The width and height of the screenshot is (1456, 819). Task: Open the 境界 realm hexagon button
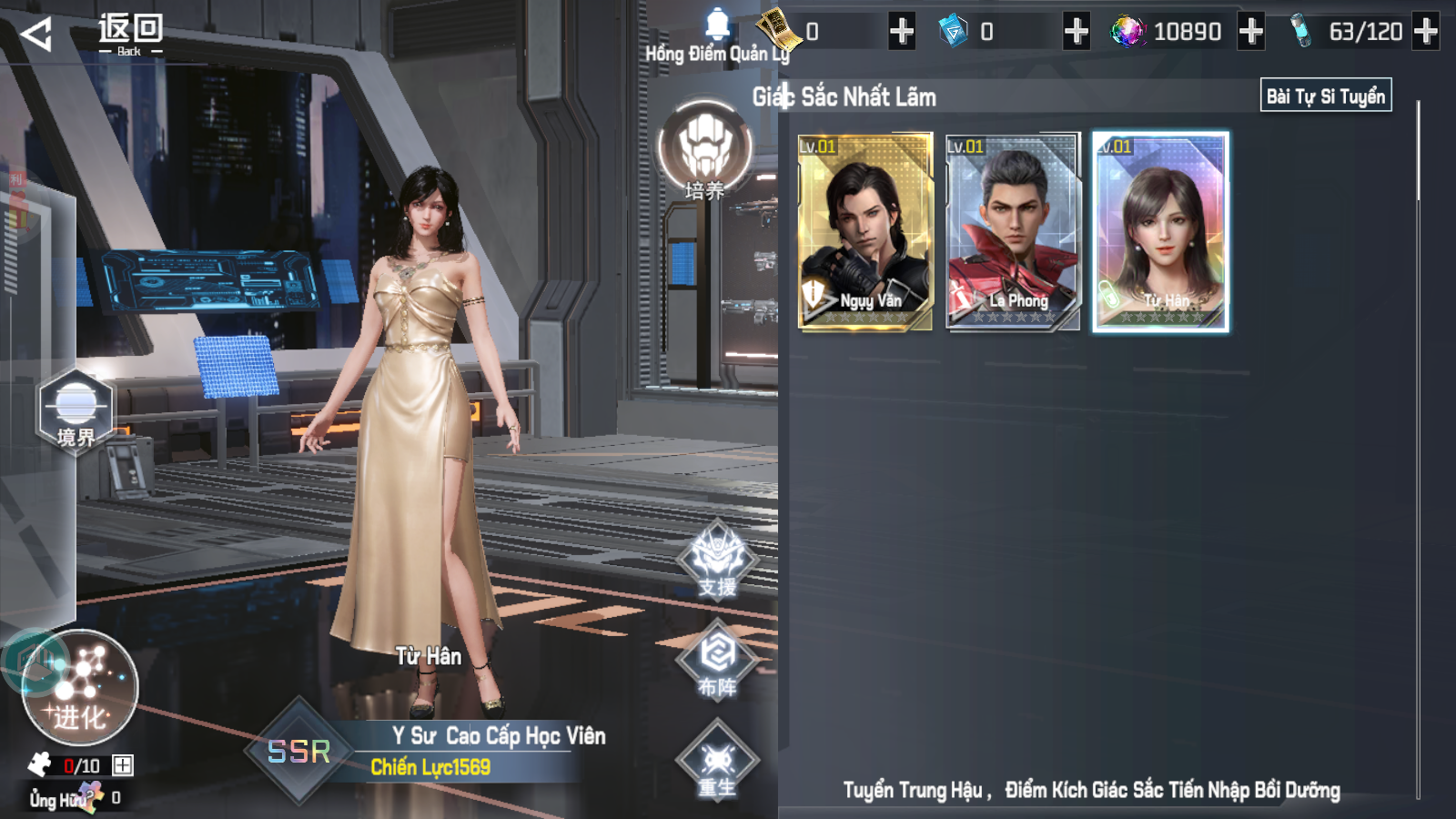[76, 411]
